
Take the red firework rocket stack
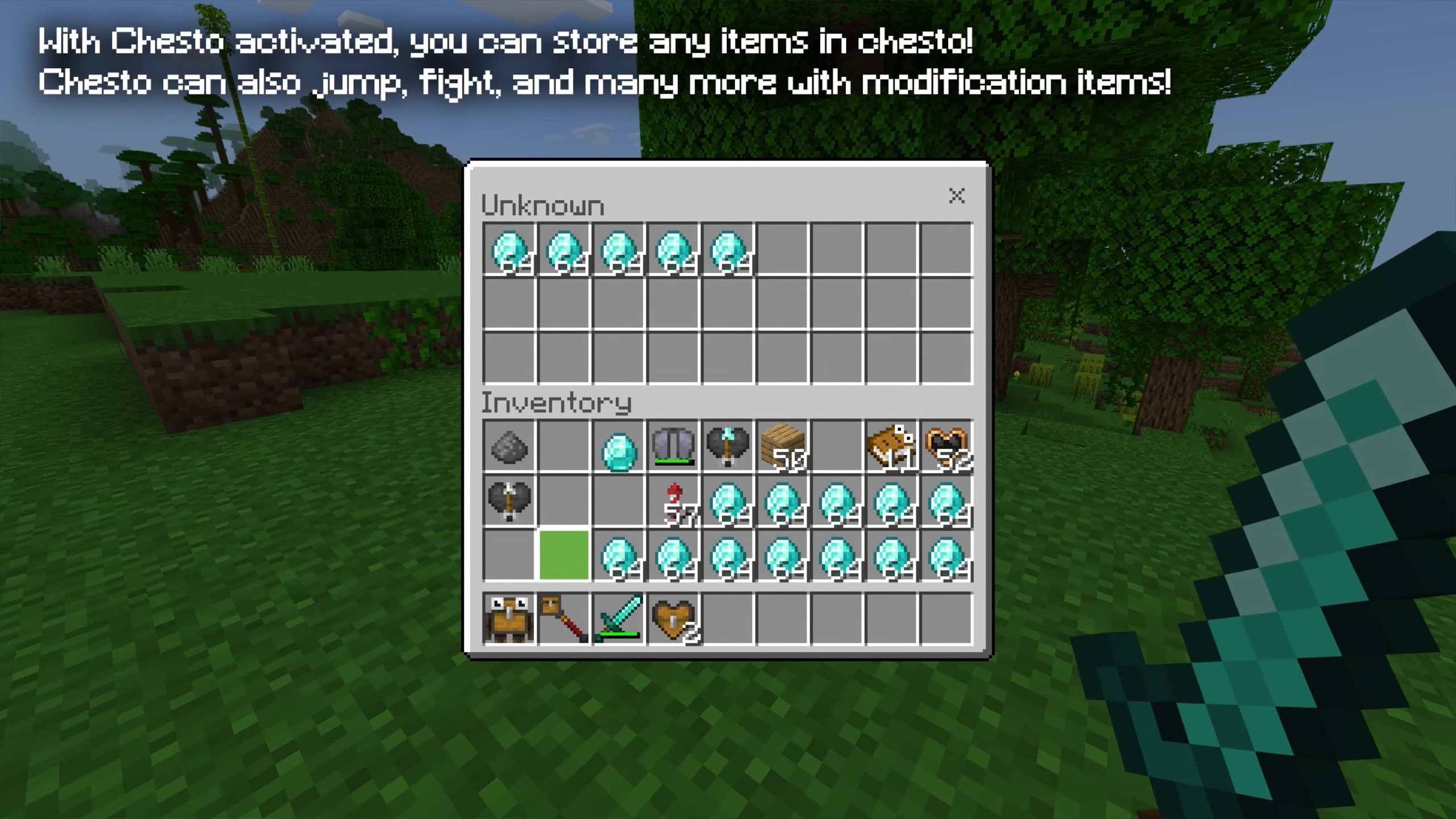pyautogui.click(x=673, y=502)
